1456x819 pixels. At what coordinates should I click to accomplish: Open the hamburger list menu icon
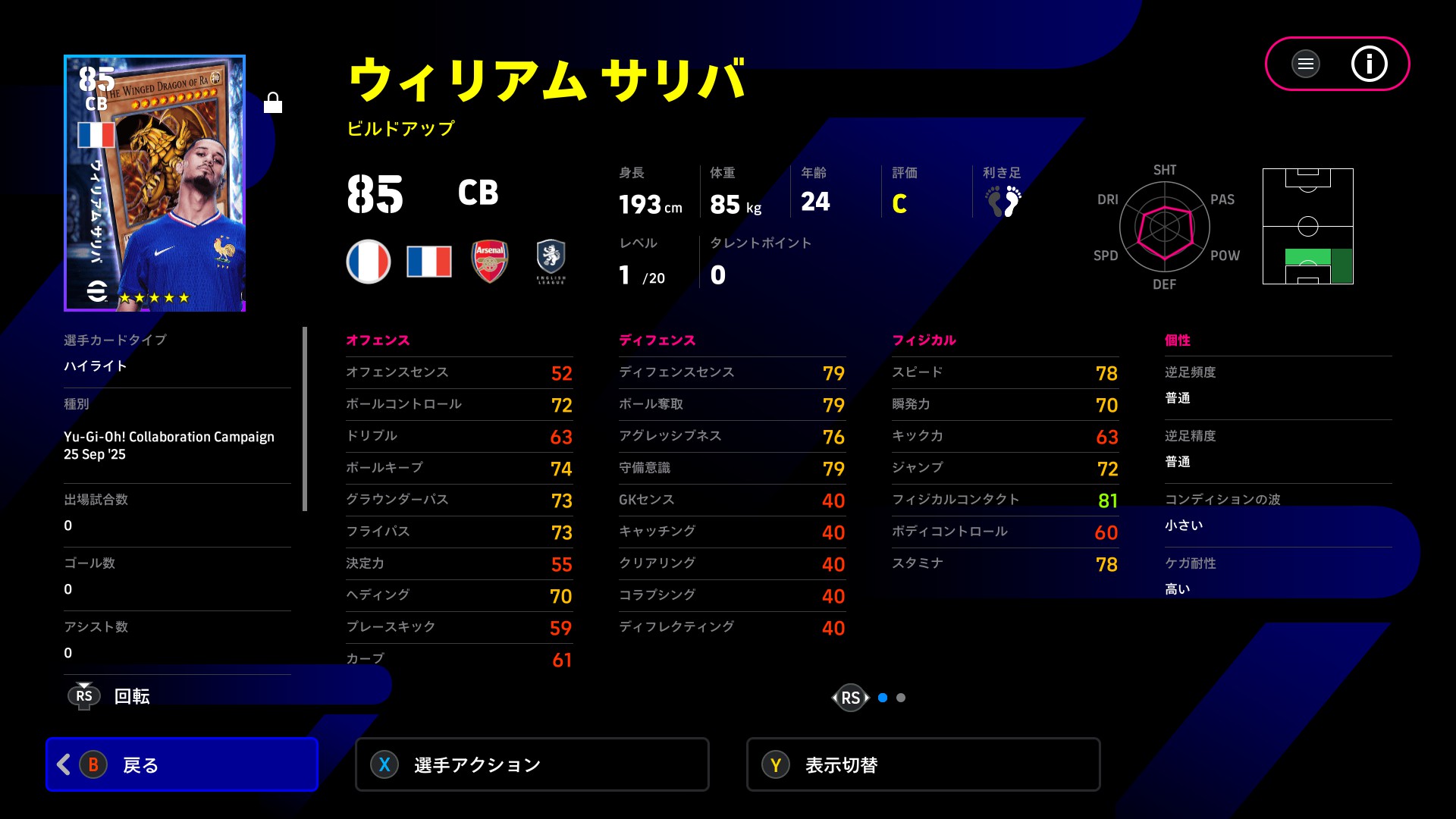(1305, 64)
